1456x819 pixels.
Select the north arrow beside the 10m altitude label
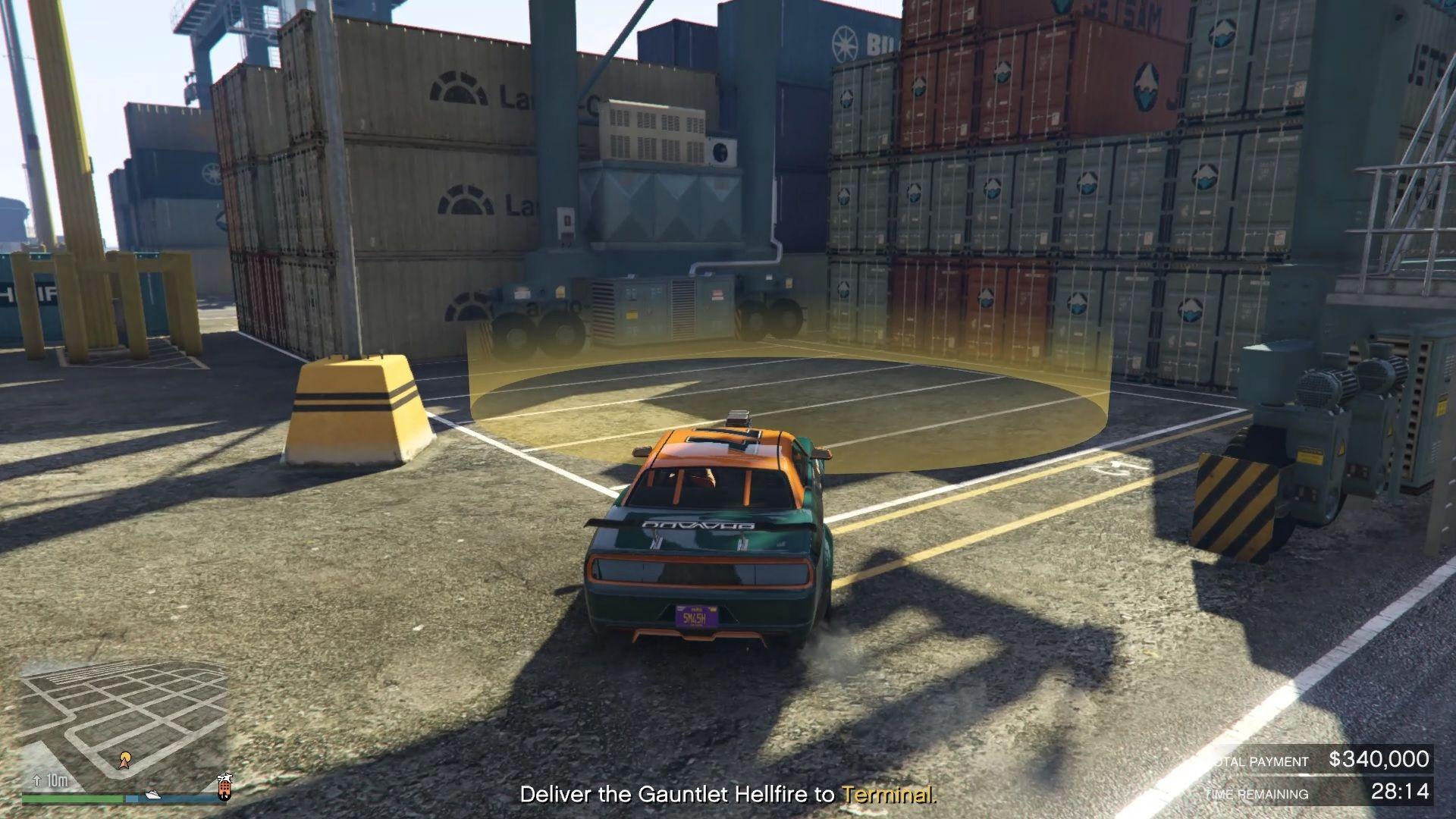pos(36,779)
